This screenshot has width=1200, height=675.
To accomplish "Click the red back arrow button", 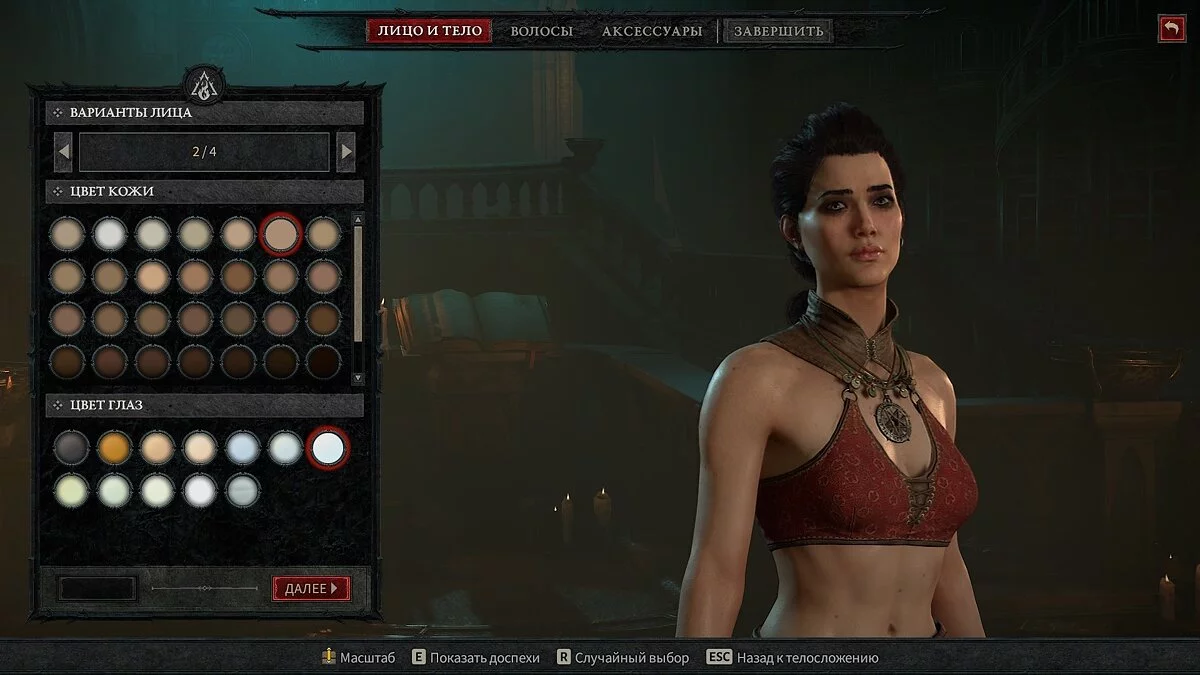I will 1170,28.
